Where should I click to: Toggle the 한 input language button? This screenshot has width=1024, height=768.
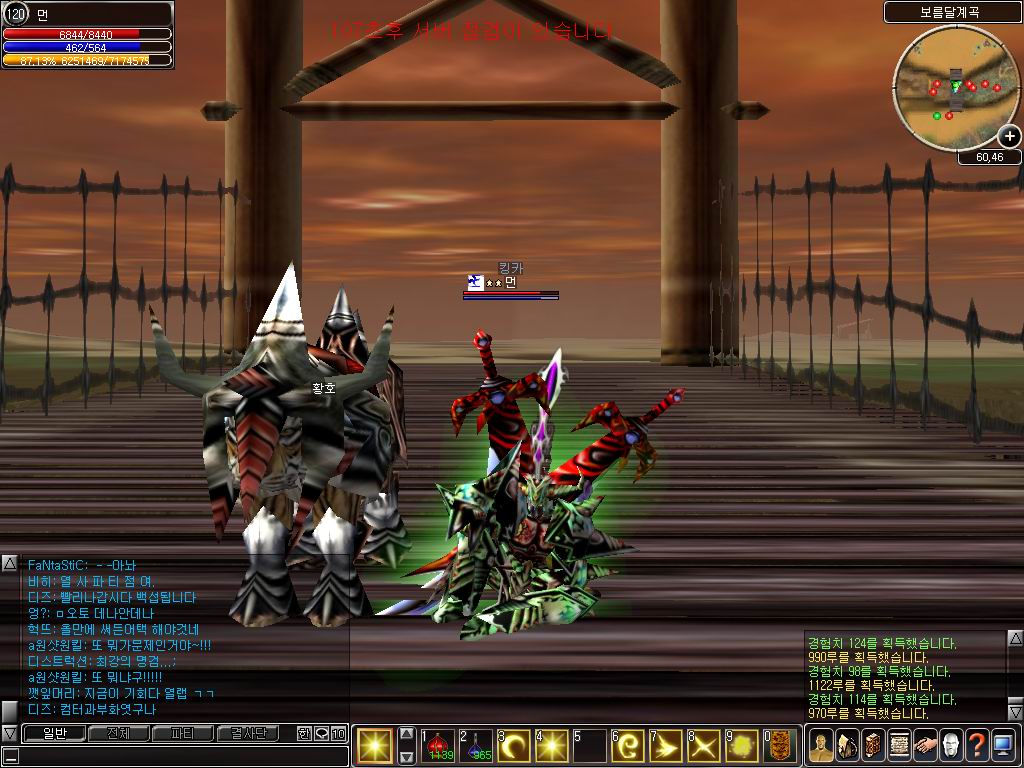click(304, 734)
